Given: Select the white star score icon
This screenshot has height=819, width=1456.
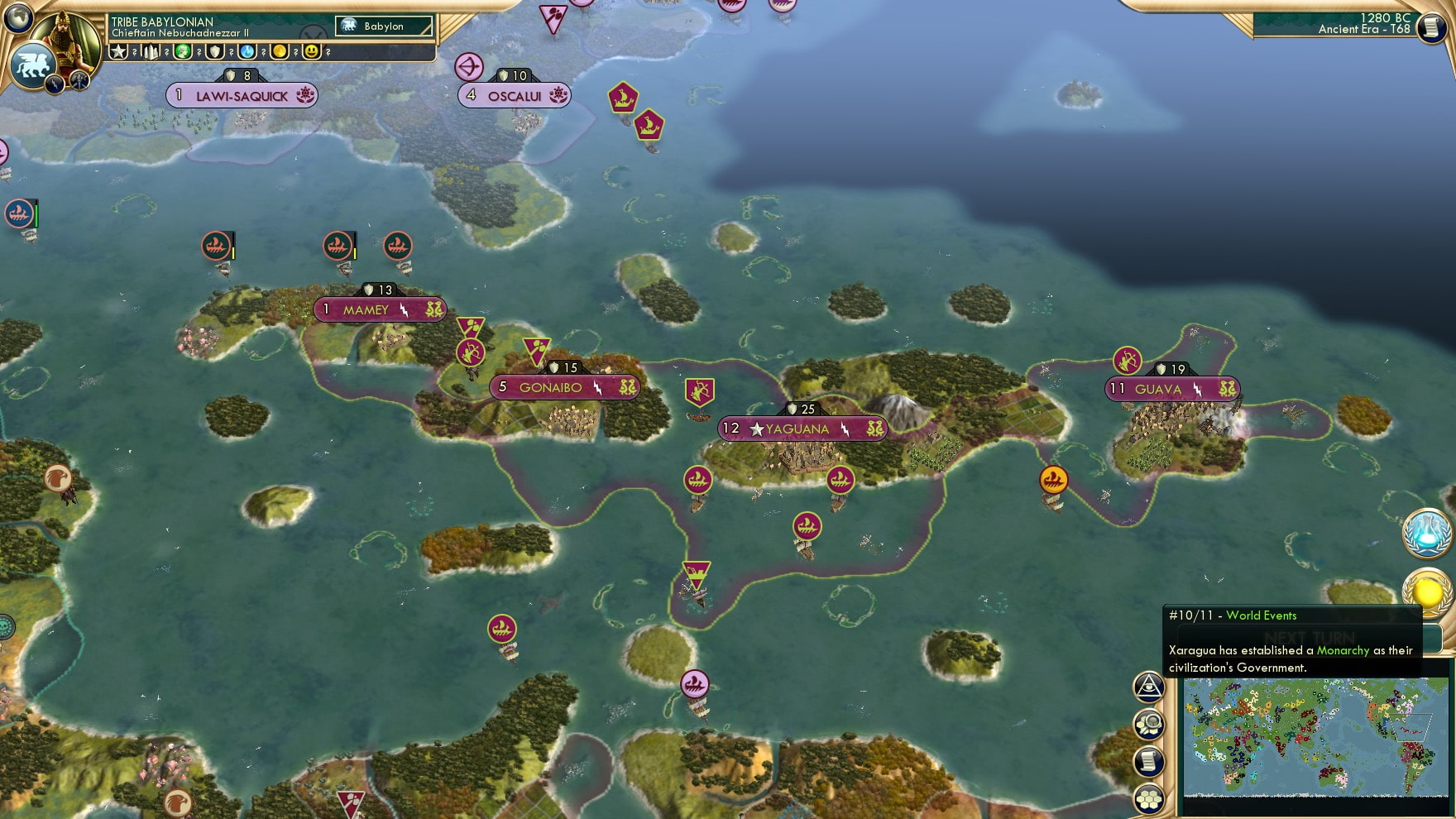Looking at the screenshot, I should (119, 52).
